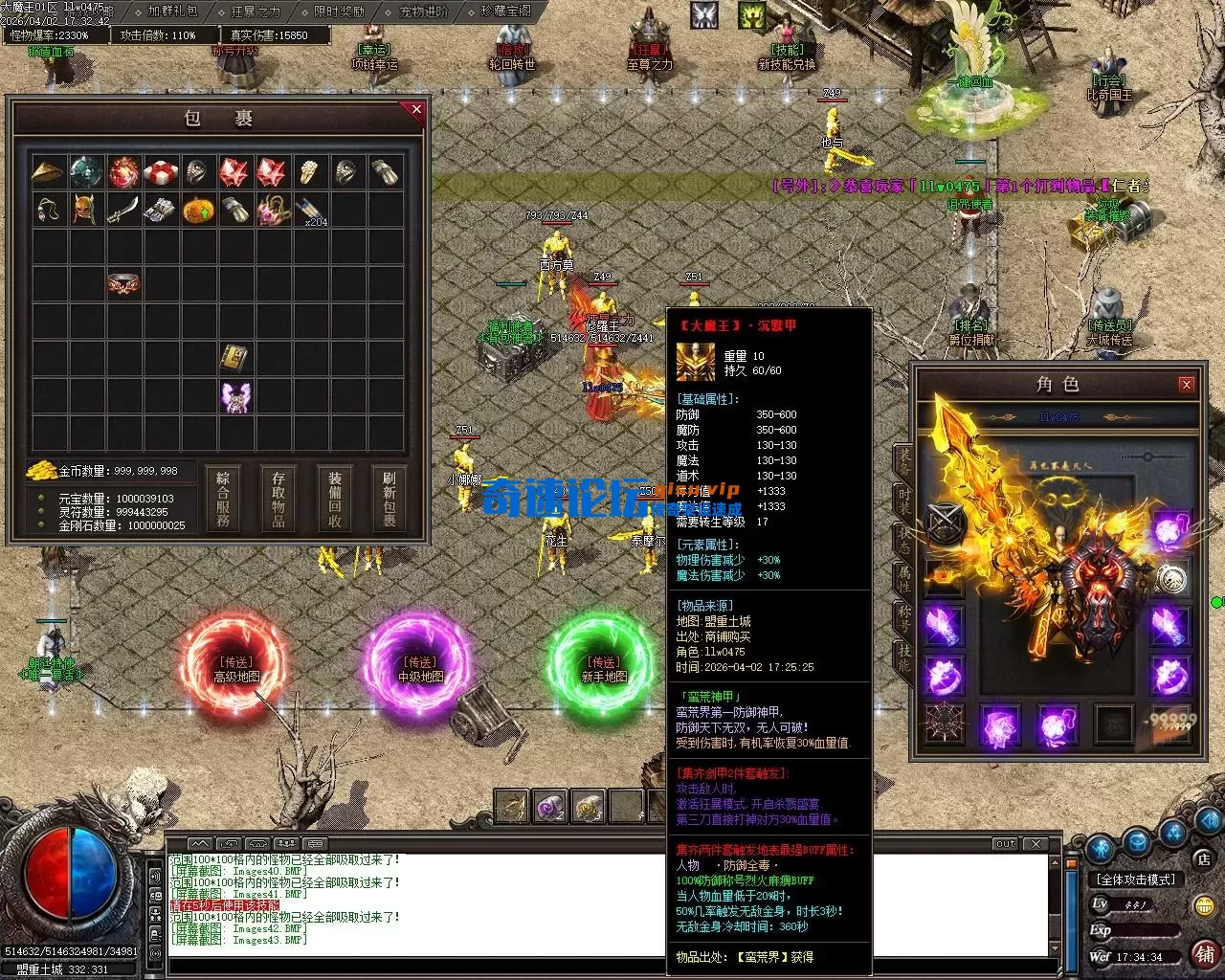Select the golden book item

[235, 359]
